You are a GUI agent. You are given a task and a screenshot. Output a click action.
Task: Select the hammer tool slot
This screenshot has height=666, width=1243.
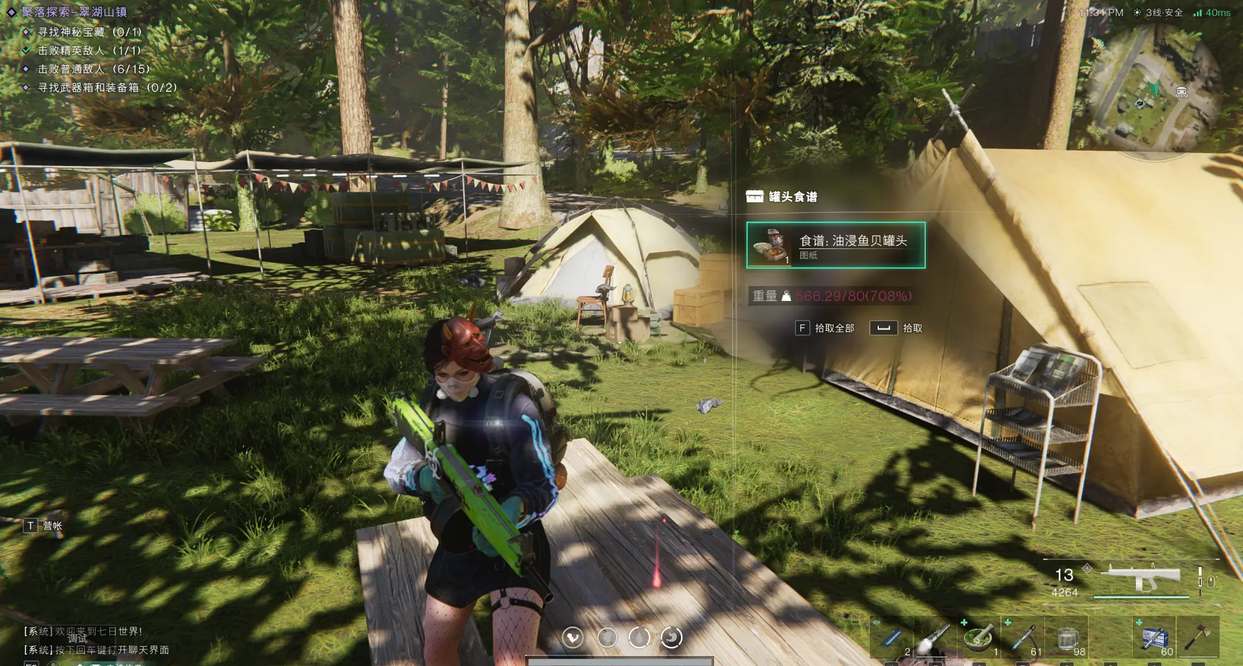(x=1198, y=638)
